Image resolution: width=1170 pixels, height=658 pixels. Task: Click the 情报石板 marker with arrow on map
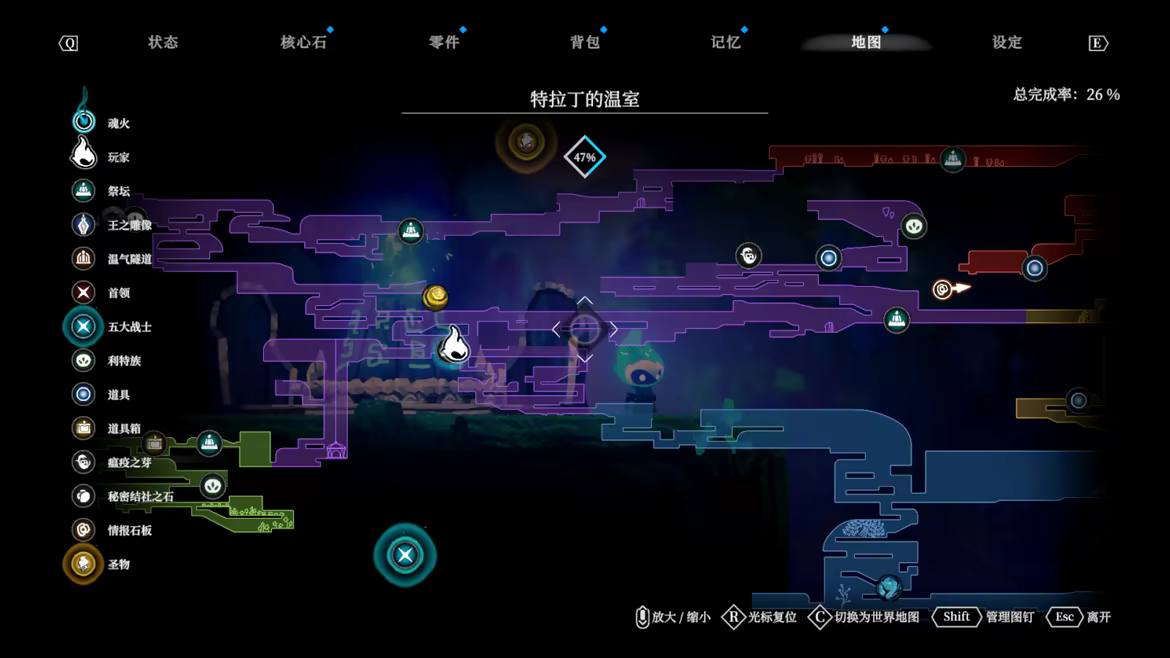943,290
